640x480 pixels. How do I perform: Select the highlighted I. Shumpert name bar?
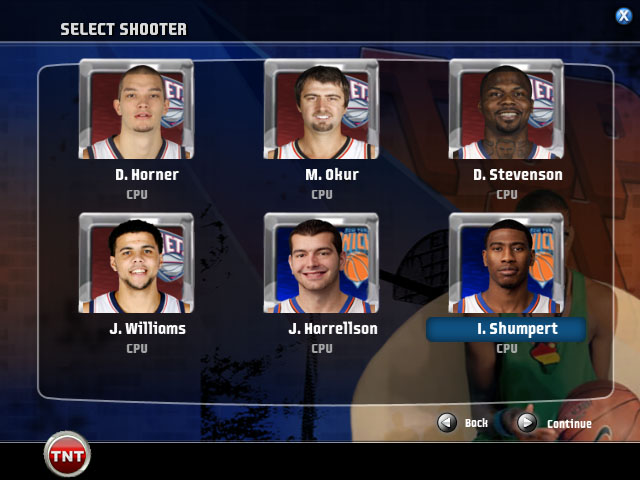[x=506, y=329]
